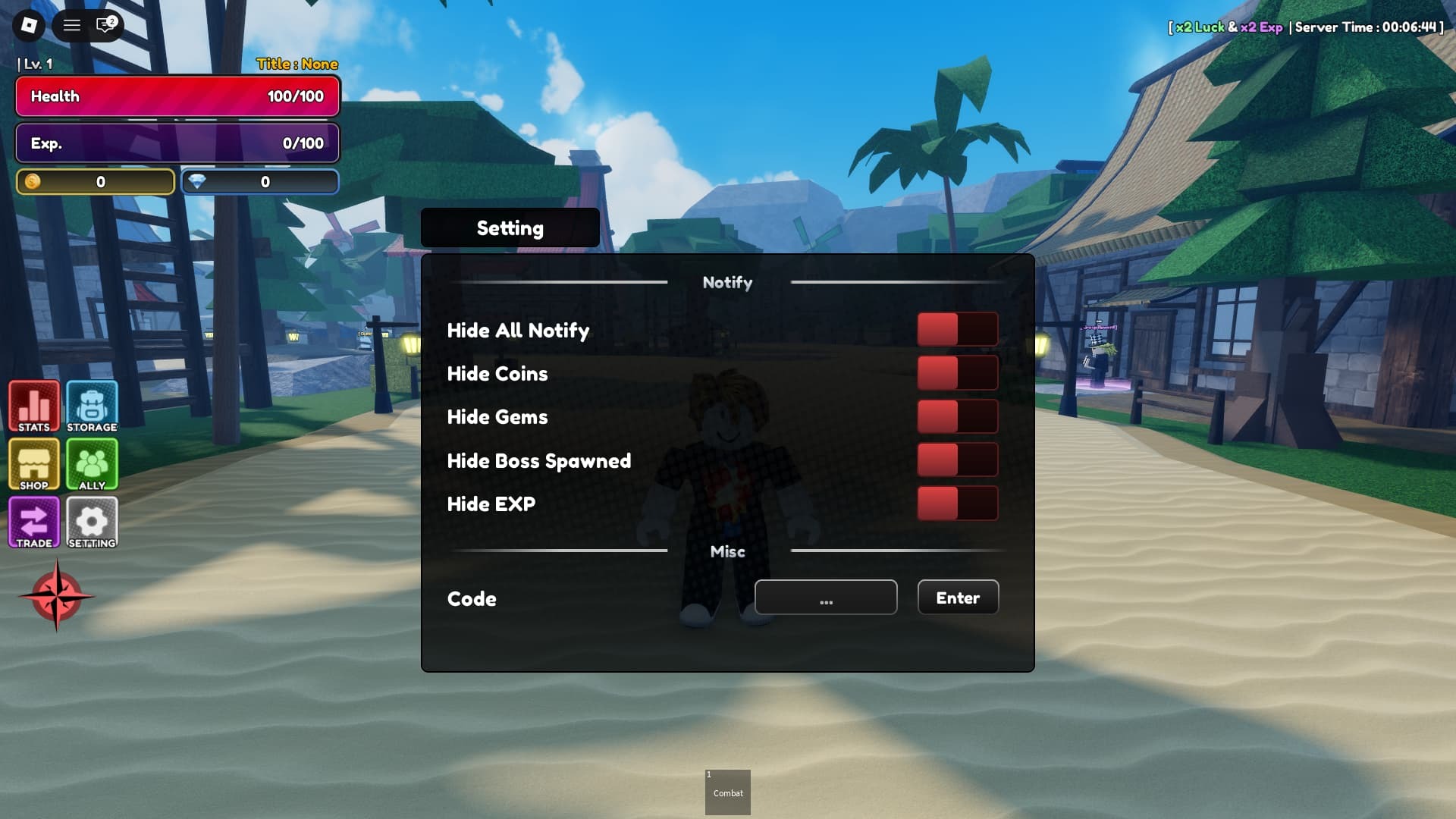
Task: Toggle Hide Boss Spawned setting
Action: (958, 460)
